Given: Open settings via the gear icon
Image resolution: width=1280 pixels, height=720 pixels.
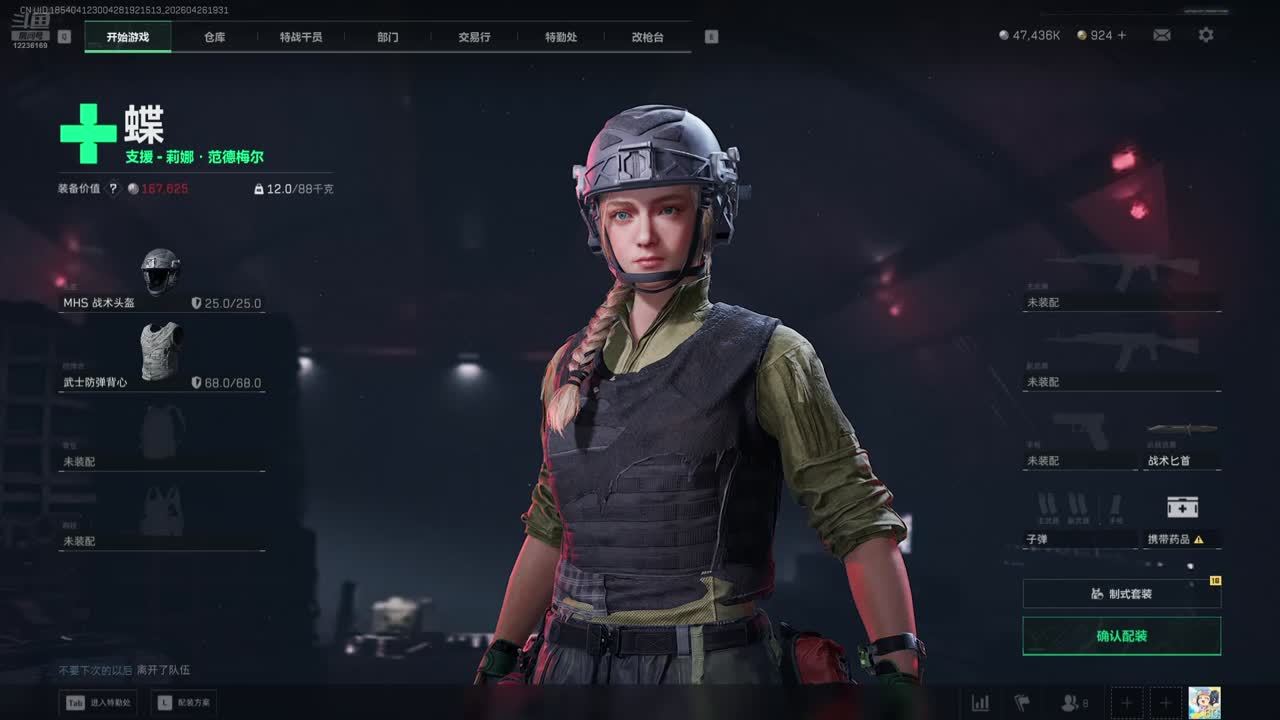Looking at the screenshot, I should [1206, 35].
